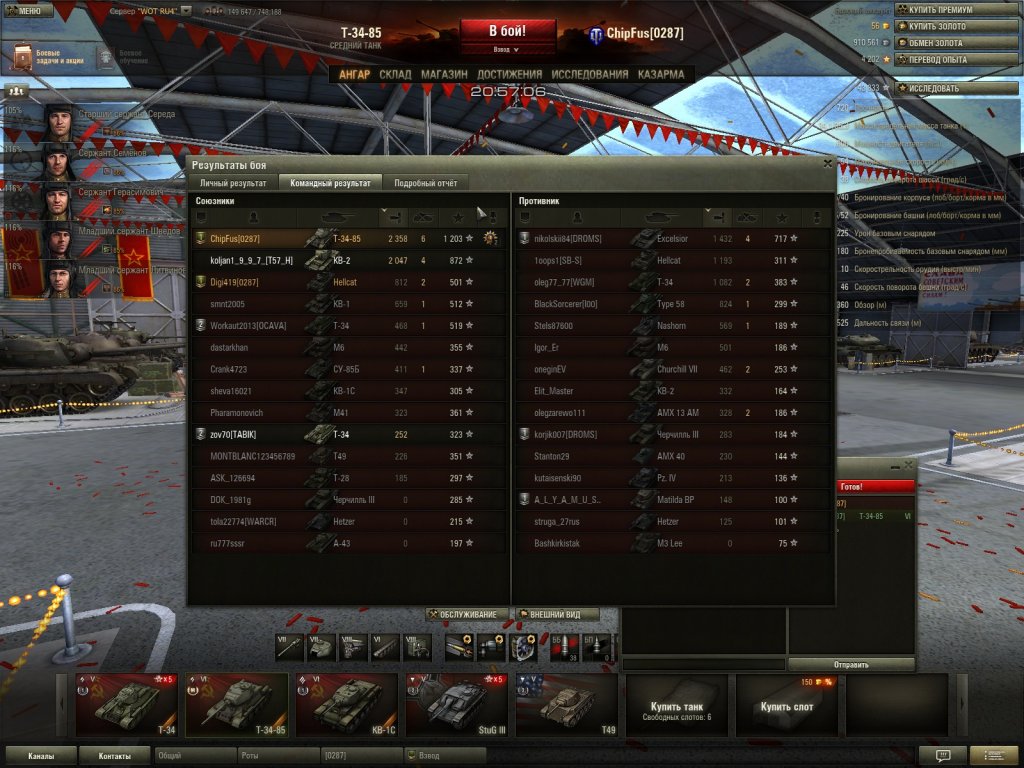1024x768 pixels.
Task: Click the КУПИТЬ ЗОЛОТО button
Action: pos(954,26)
